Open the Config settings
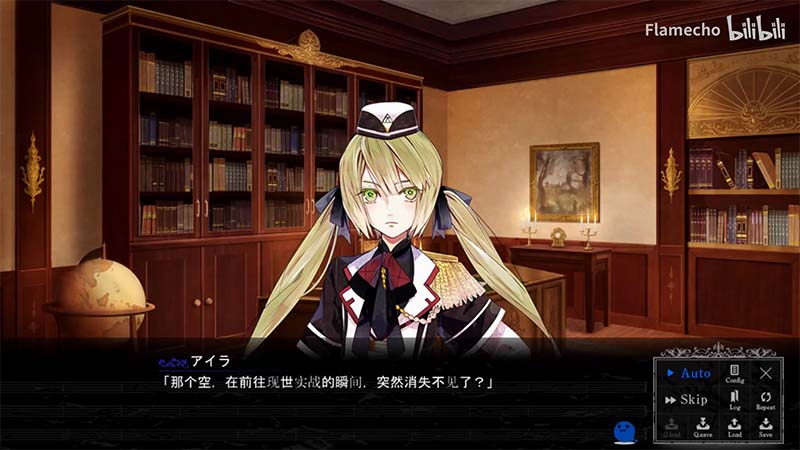This screenshot has width=800, height=450. (x=735, y=374)
